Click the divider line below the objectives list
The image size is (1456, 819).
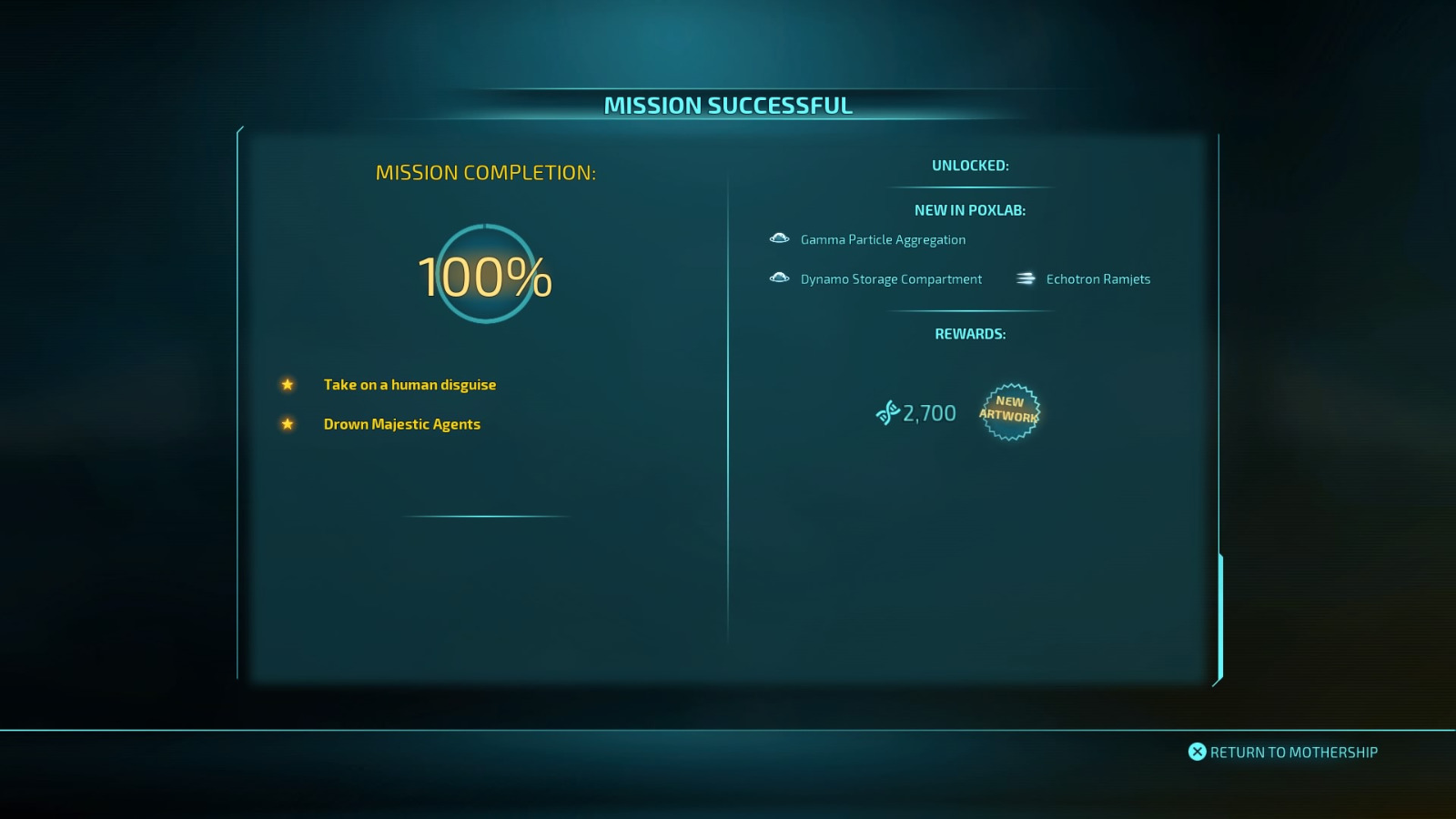pos(487,517)
